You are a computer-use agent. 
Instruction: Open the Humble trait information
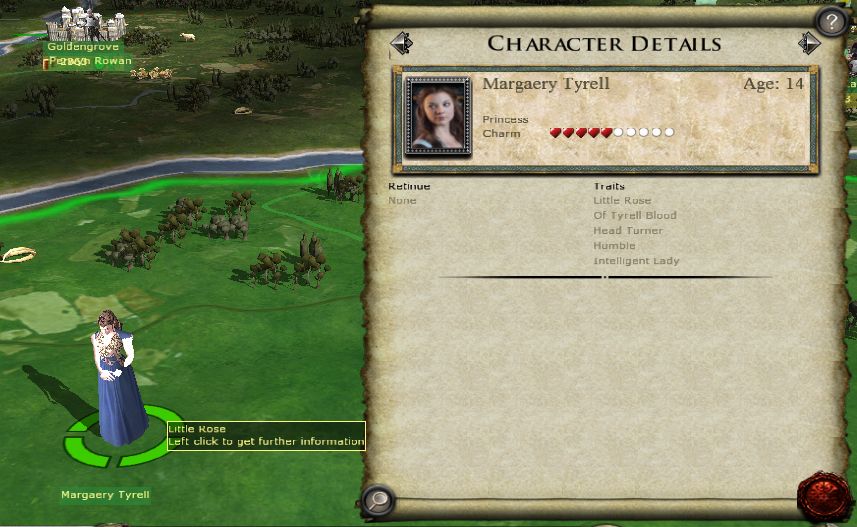[614, 246]
